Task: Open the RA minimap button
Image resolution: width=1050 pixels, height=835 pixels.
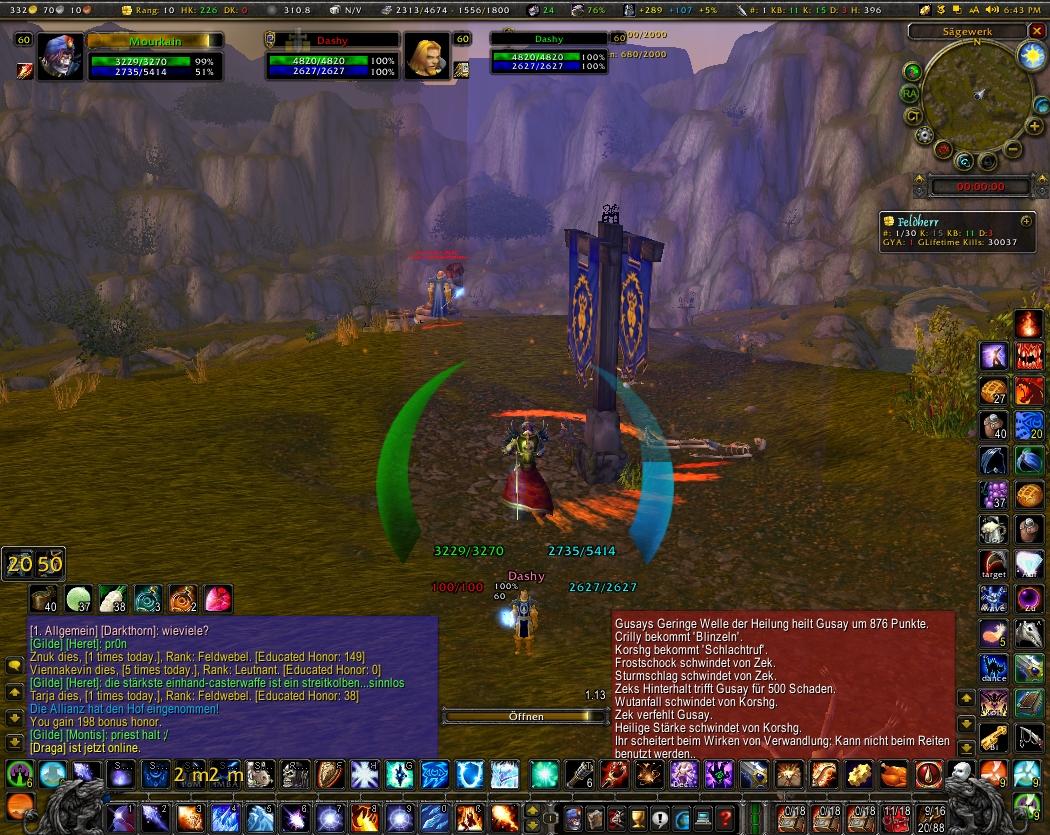Action: [x=910, y=93]
